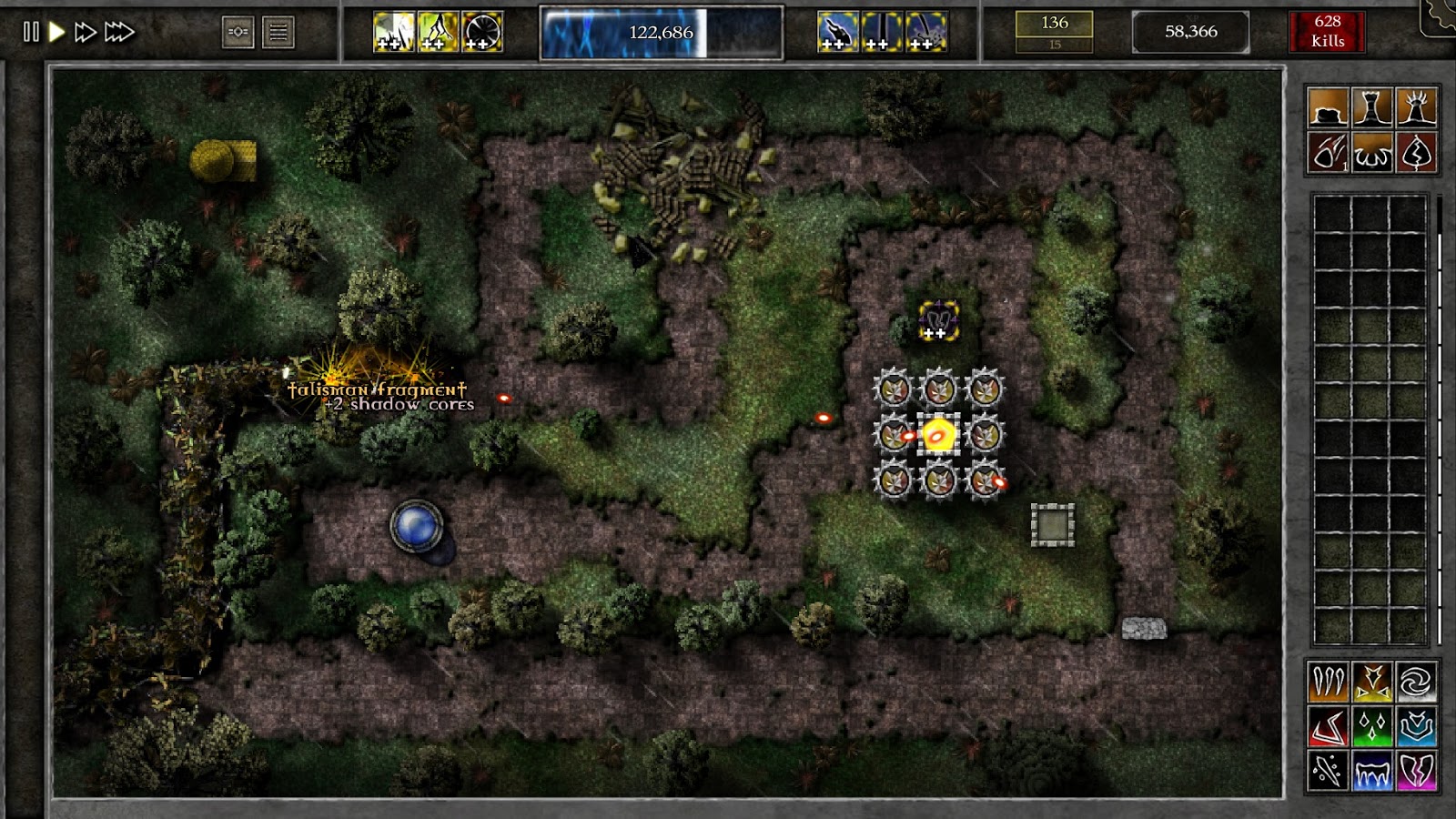Select the tower building tool

(x=1371, y=107)
